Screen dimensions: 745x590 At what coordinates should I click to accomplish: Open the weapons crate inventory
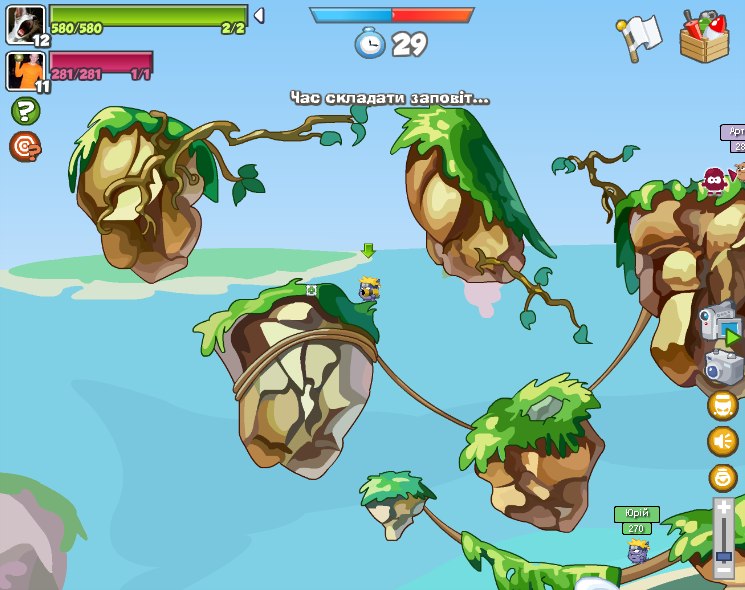[705, 37]
